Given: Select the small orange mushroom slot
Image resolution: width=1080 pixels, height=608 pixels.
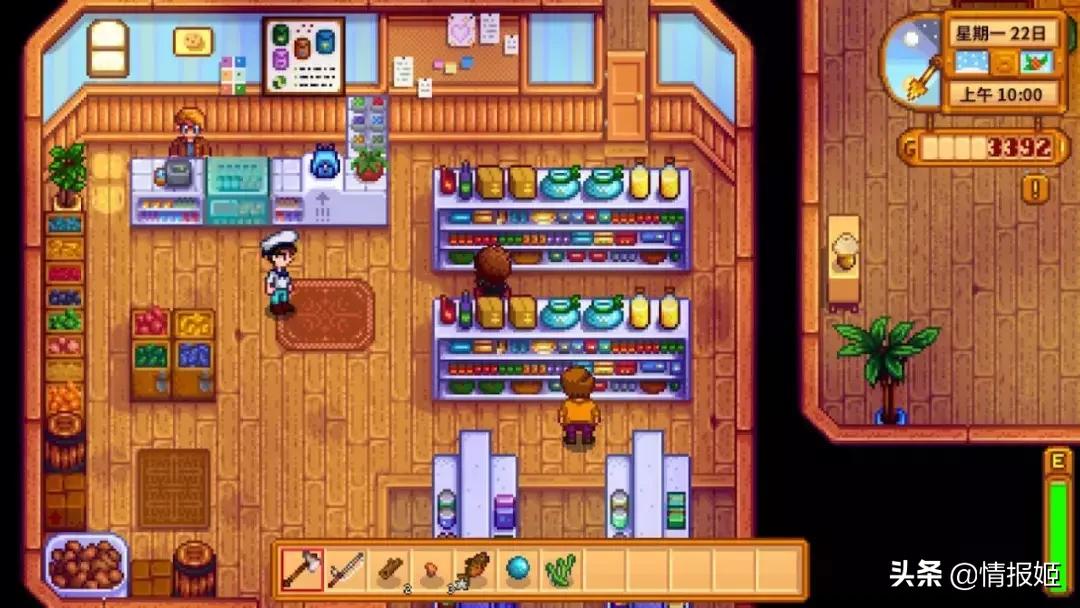Looking at the screenshot, I should click(x=432, y=570).
